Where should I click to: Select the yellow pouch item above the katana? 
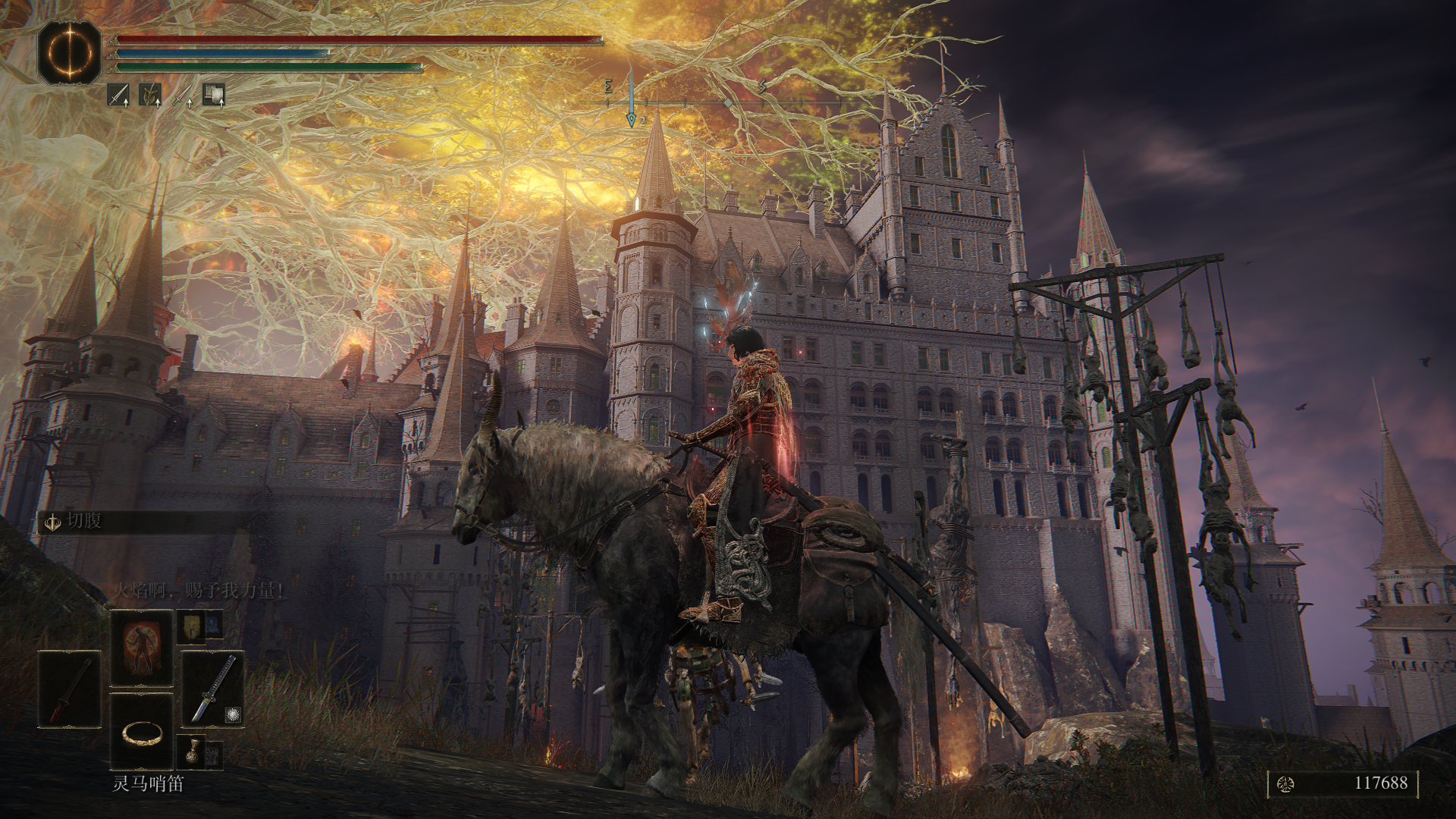pos(190,628)
